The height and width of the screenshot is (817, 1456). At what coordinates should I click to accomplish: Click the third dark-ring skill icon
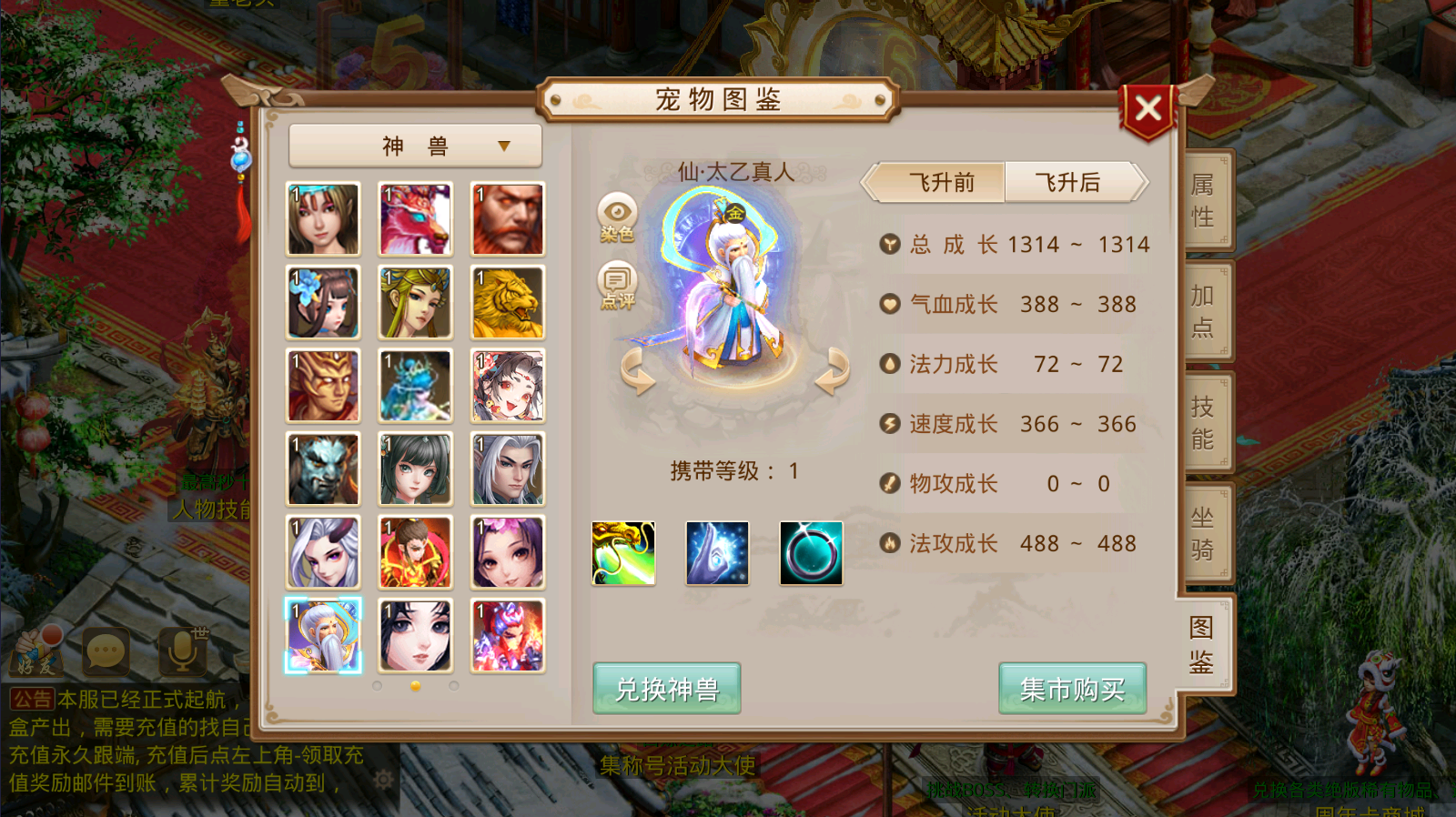click(811, 551)
